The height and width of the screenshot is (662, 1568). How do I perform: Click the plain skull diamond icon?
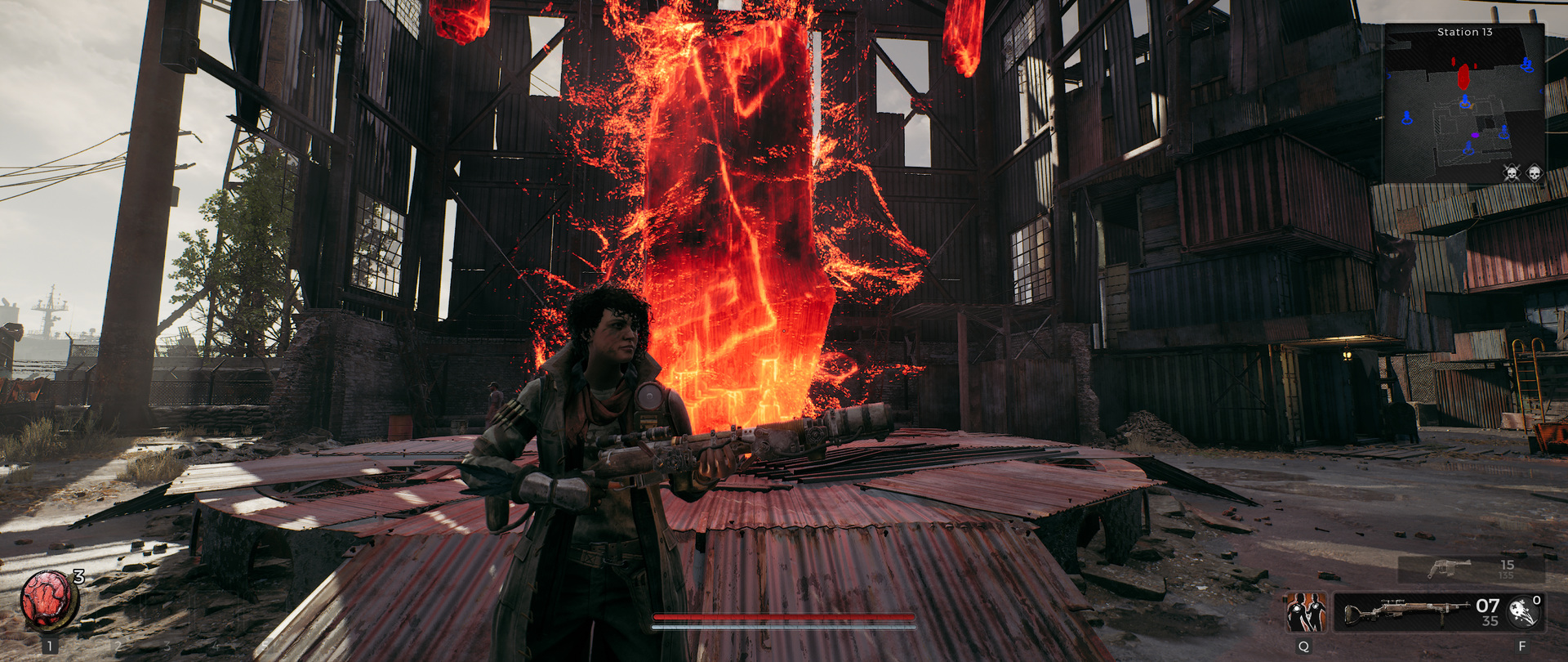[1534, 172]
